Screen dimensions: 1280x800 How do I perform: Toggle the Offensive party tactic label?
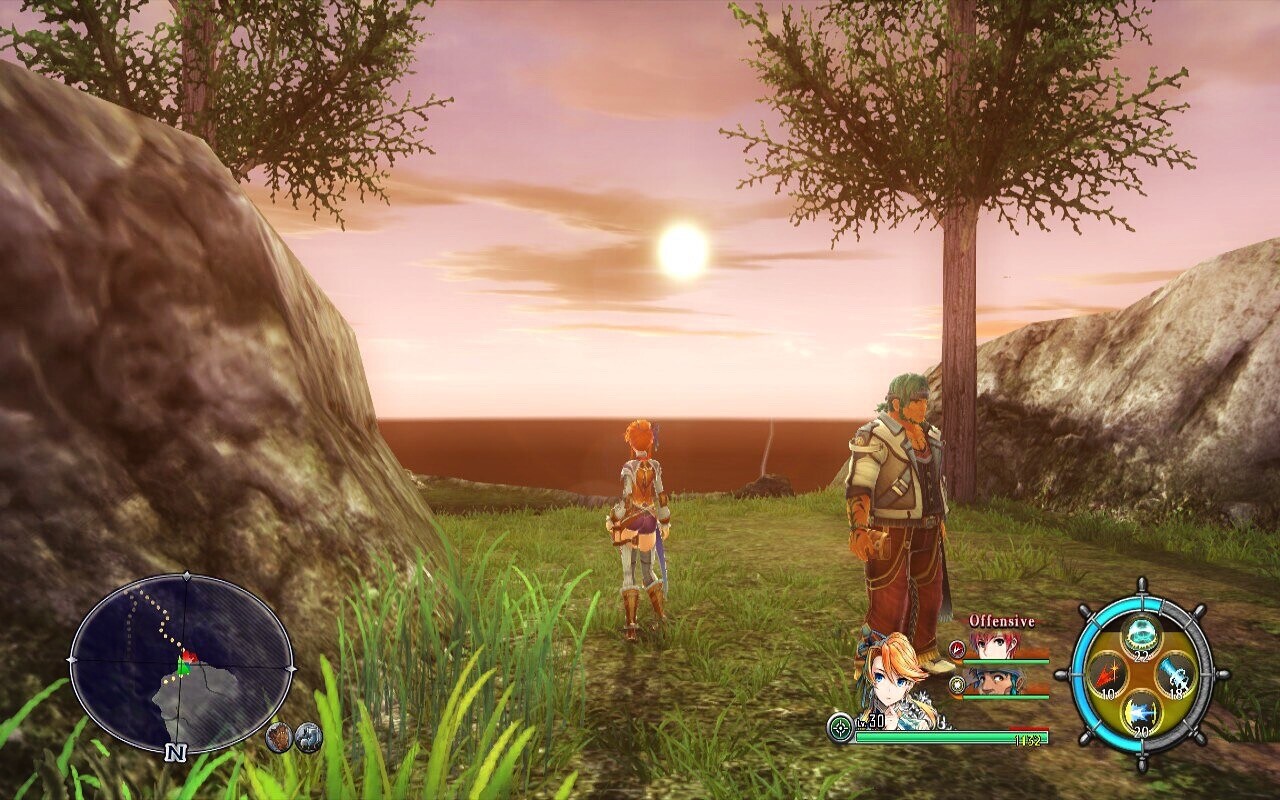tap(1001, 621)
